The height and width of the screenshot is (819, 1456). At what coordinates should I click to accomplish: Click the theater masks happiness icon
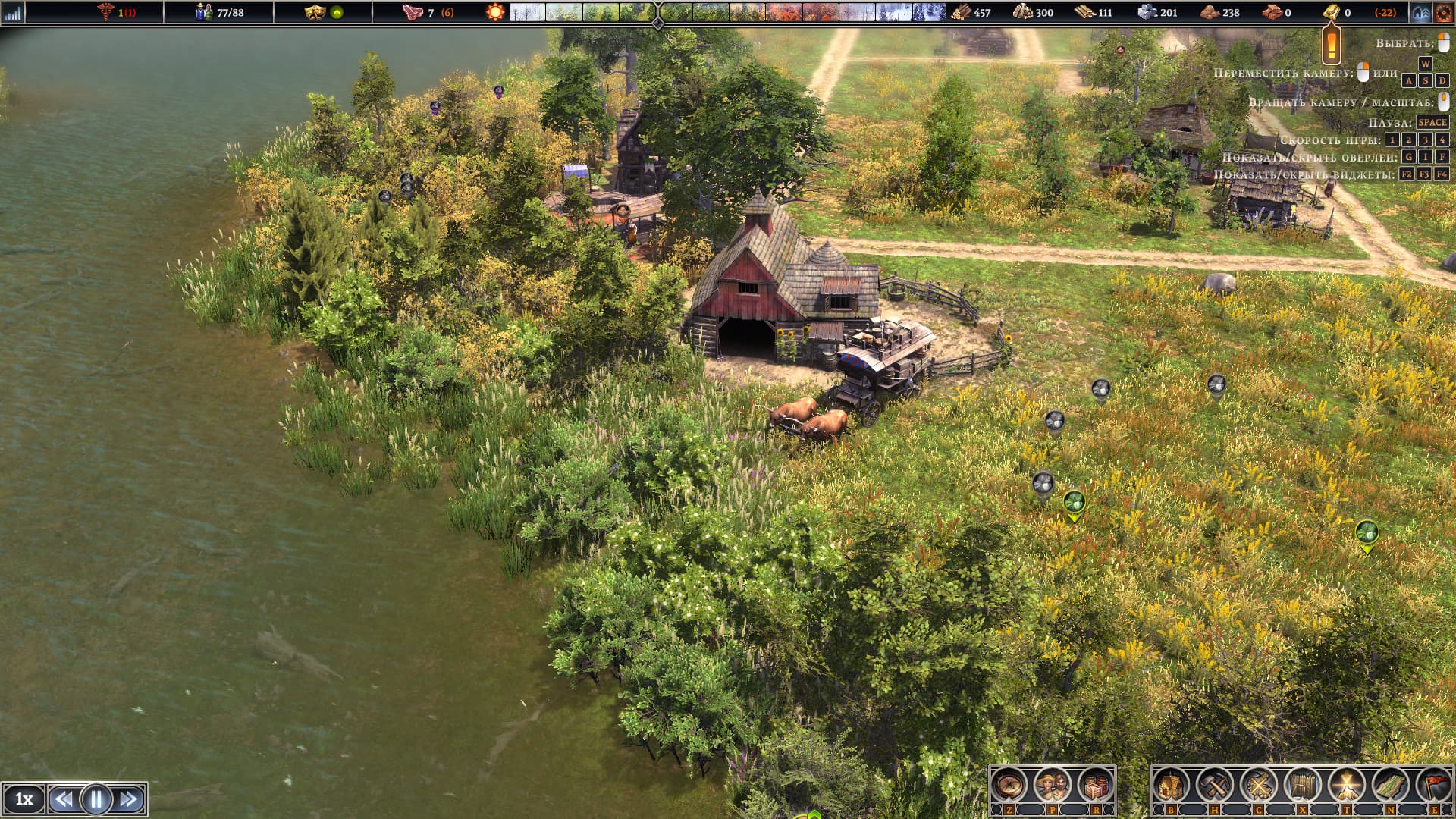click(x=316, y=11)
